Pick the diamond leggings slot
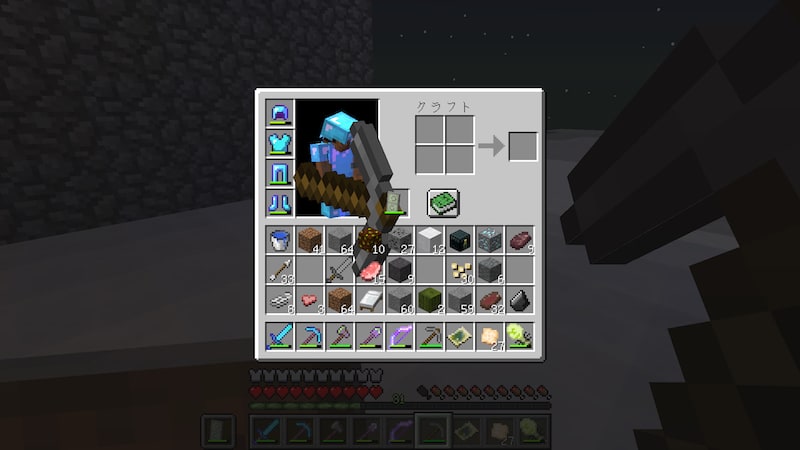The width and height of the screenshot is (800, 450). (x=279, y=173)
